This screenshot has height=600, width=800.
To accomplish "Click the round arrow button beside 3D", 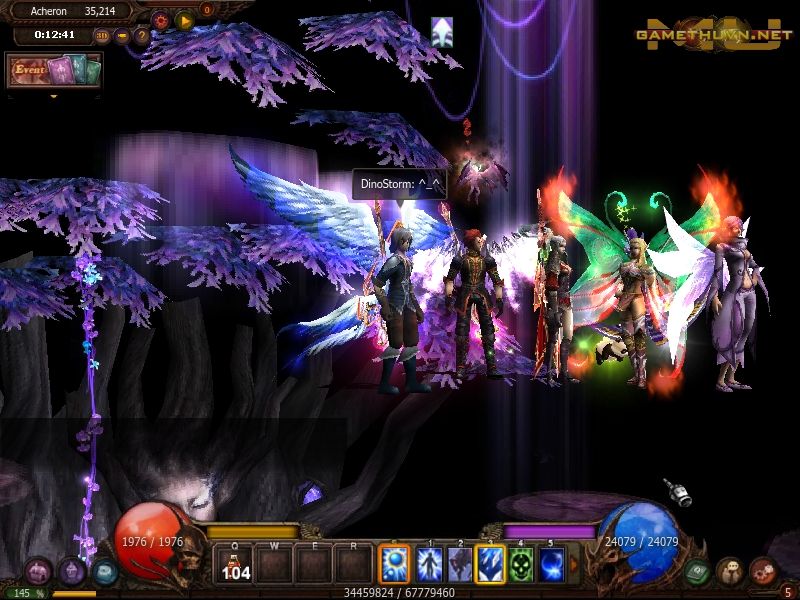I will pyautogui.click(x=122, y=36).
